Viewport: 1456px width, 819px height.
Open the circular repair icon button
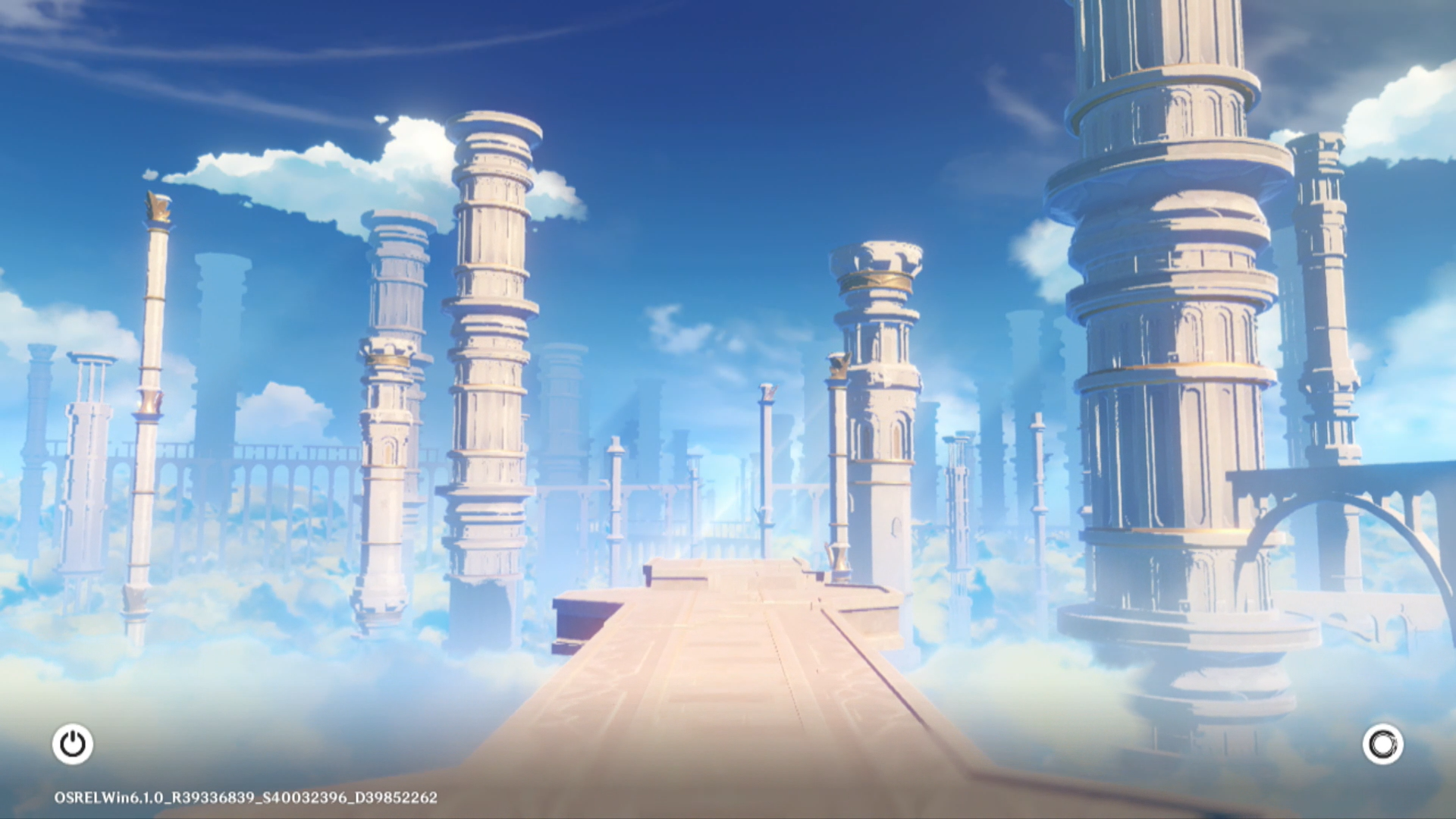(x=1382, y=744)
